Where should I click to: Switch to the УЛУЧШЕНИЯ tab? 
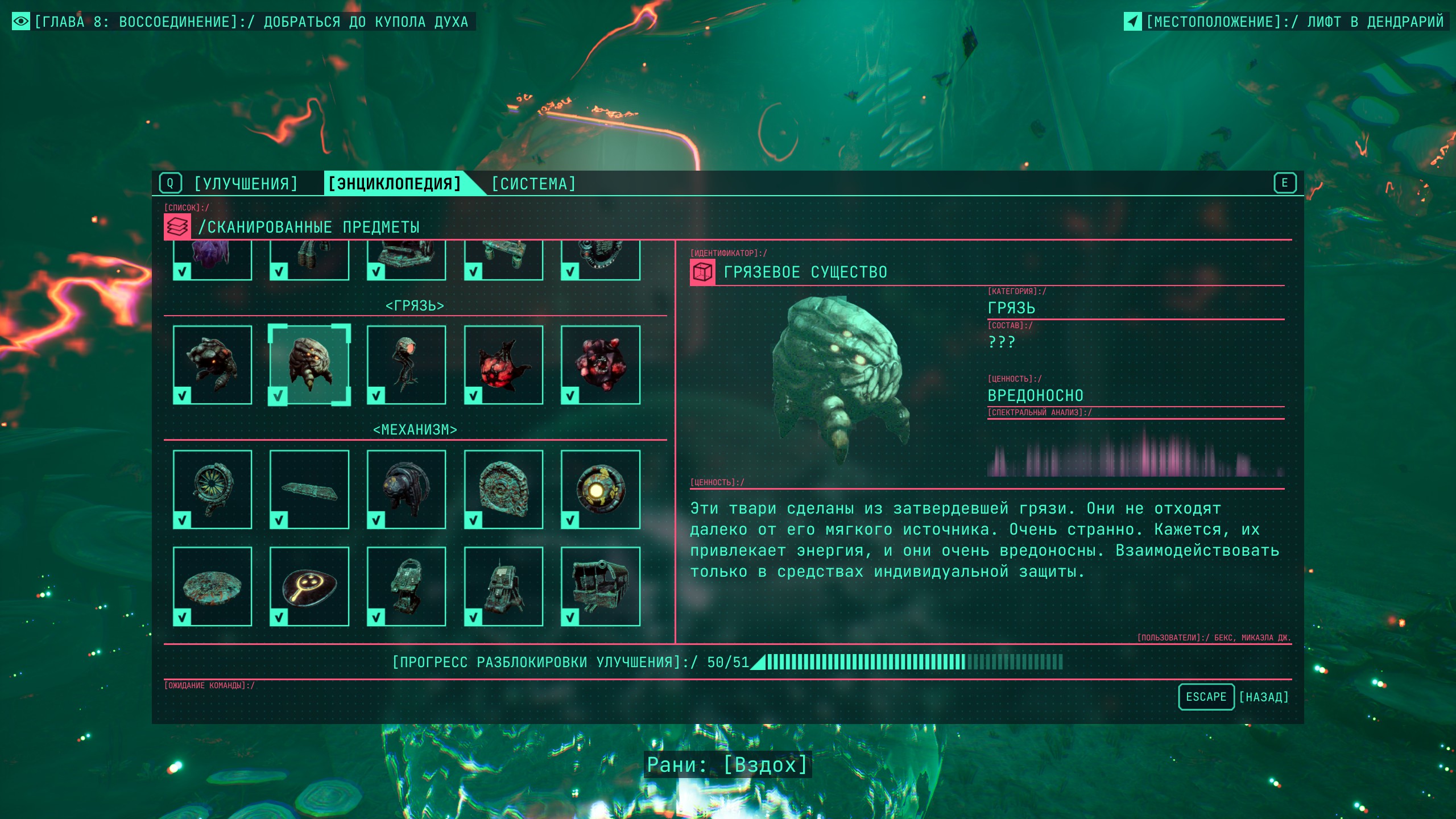246,184
